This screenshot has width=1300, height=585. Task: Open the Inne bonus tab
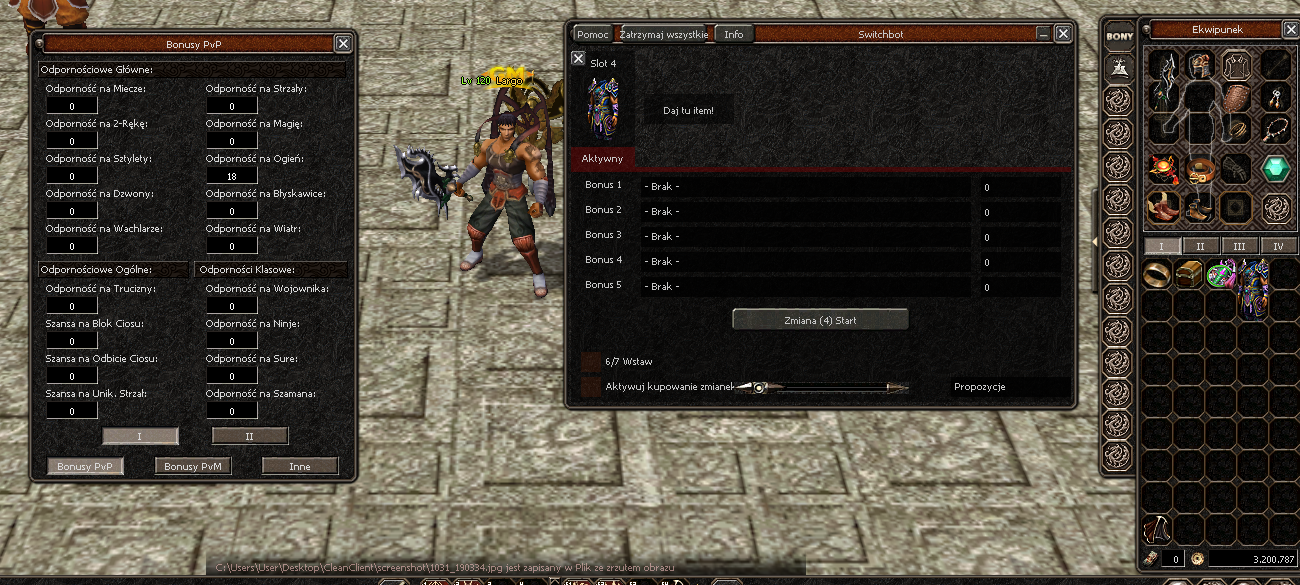pos(300,466)
